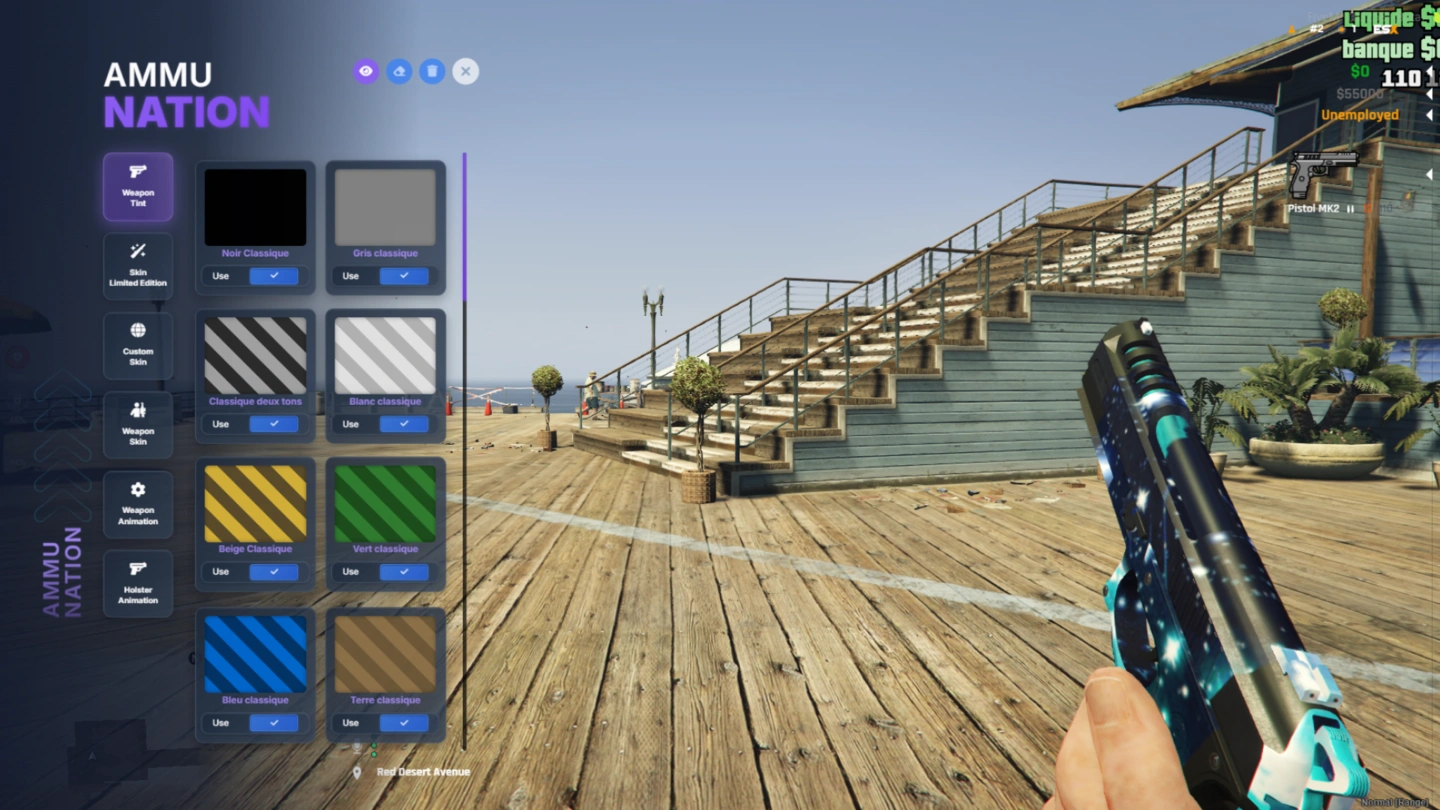Toggle the purple eye preview button
This screenshot has height=810, width=1440.
(x=366, y=71)
